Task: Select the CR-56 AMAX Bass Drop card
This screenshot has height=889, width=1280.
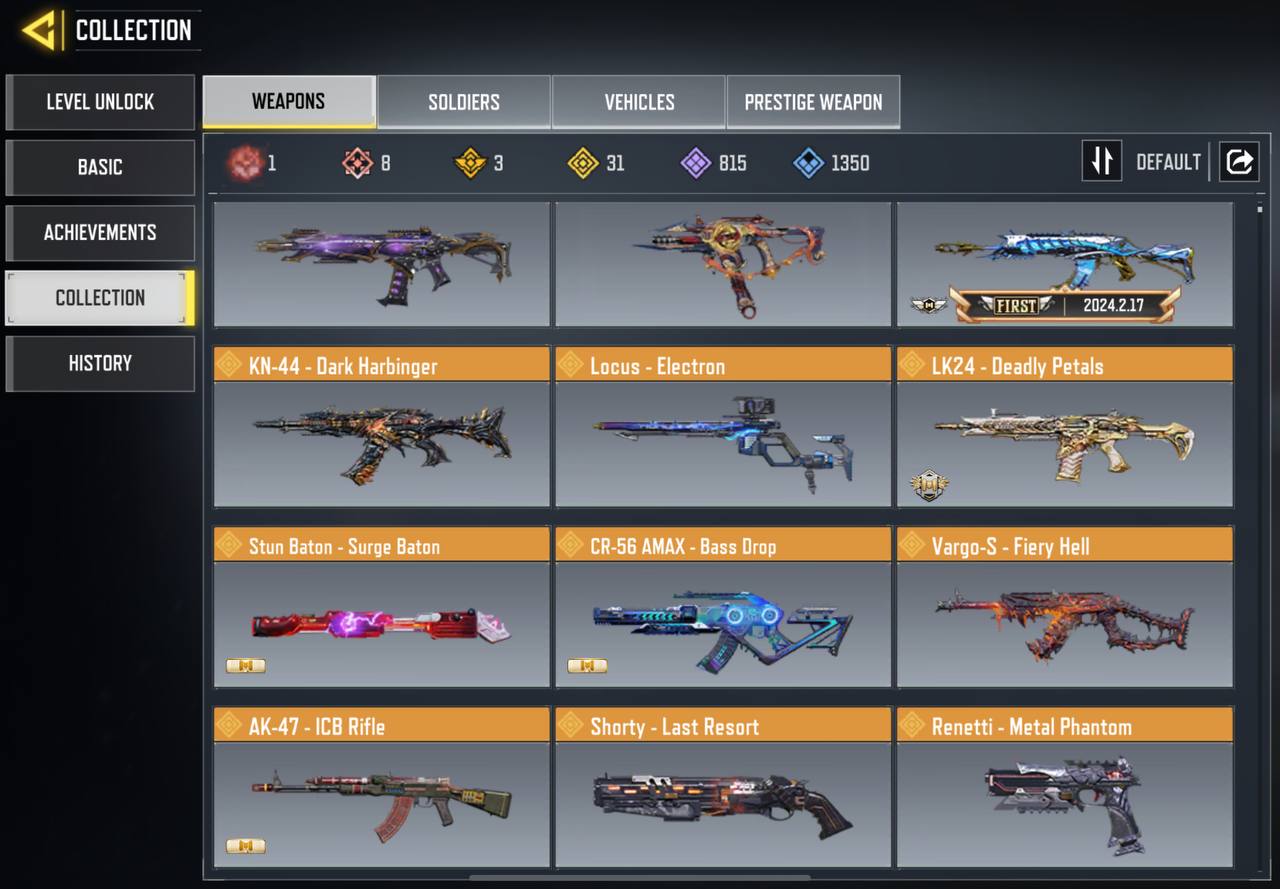Action: tap(723, 607)
